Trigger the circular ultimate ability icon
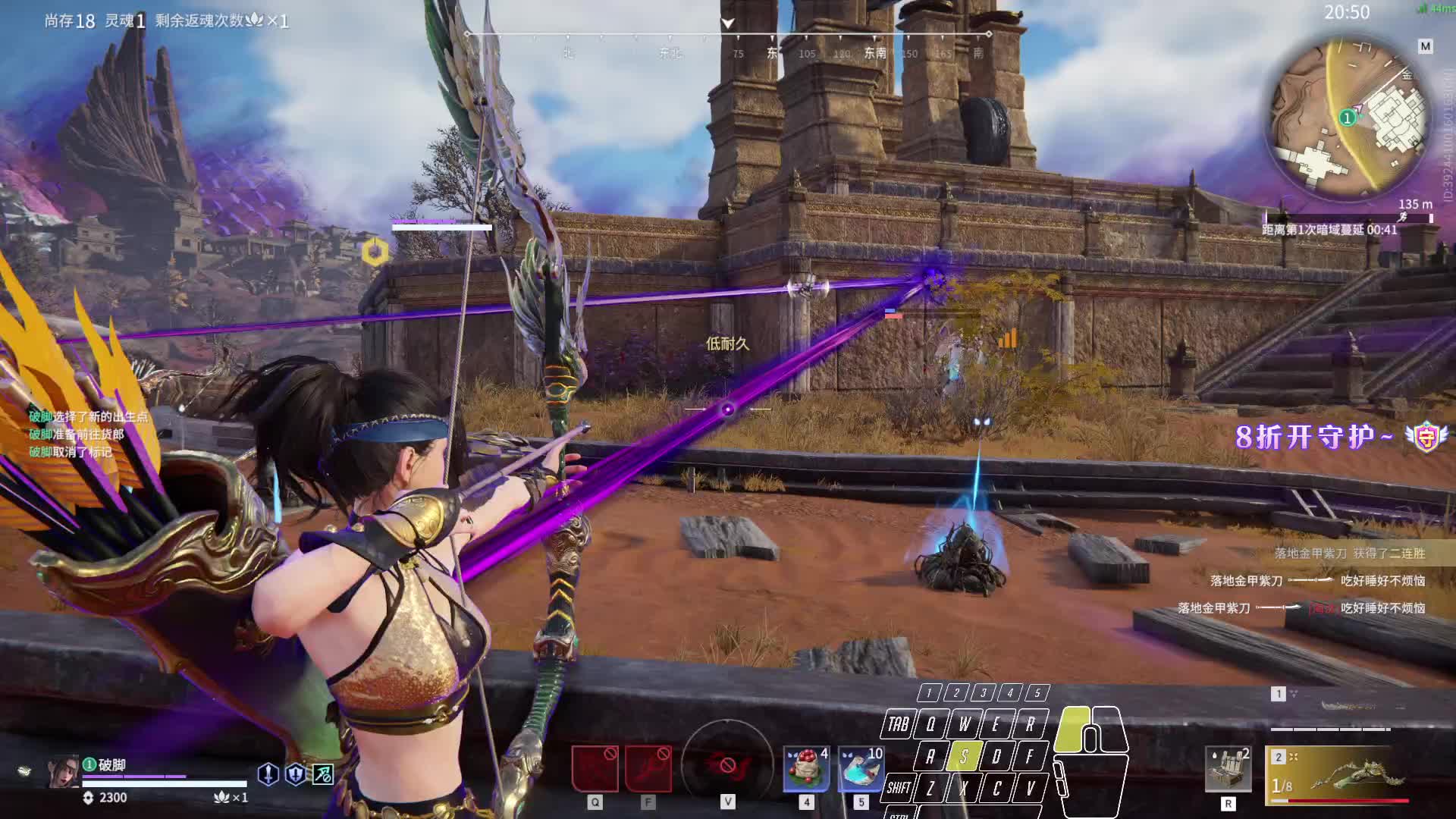1456x819 pixels. click(727, 764)
